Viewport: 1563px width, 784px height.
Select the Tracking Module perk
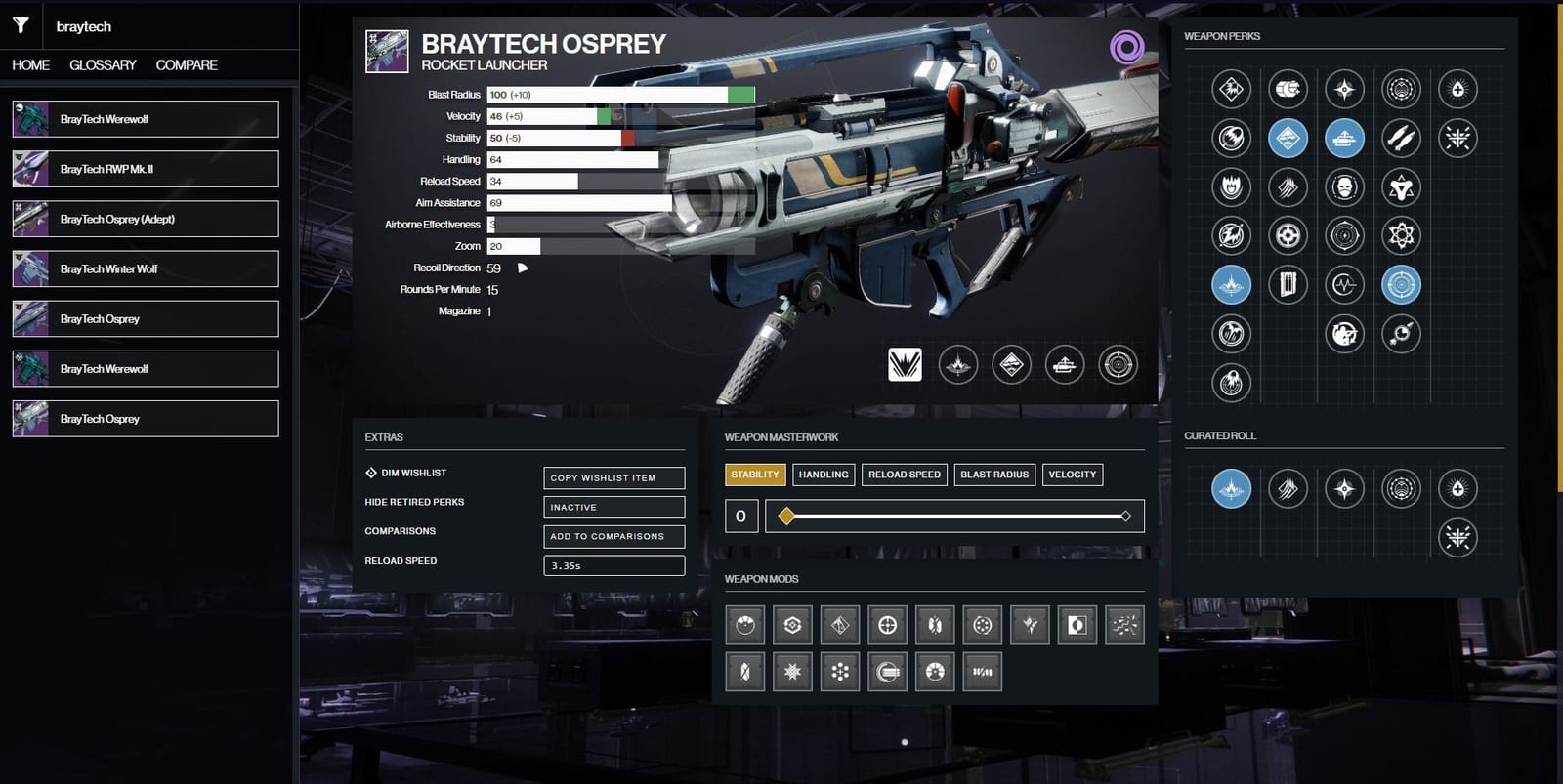(1401, 285)
